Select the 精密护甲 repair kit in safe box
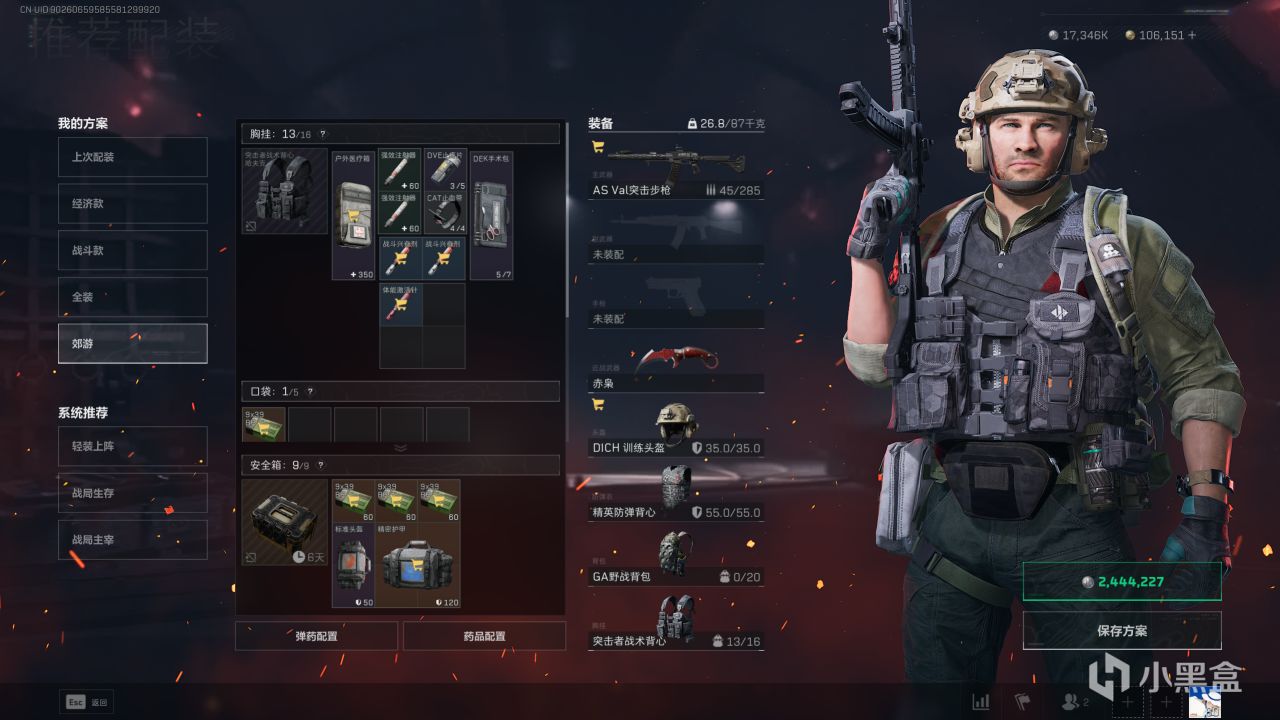 pos(417,565)
